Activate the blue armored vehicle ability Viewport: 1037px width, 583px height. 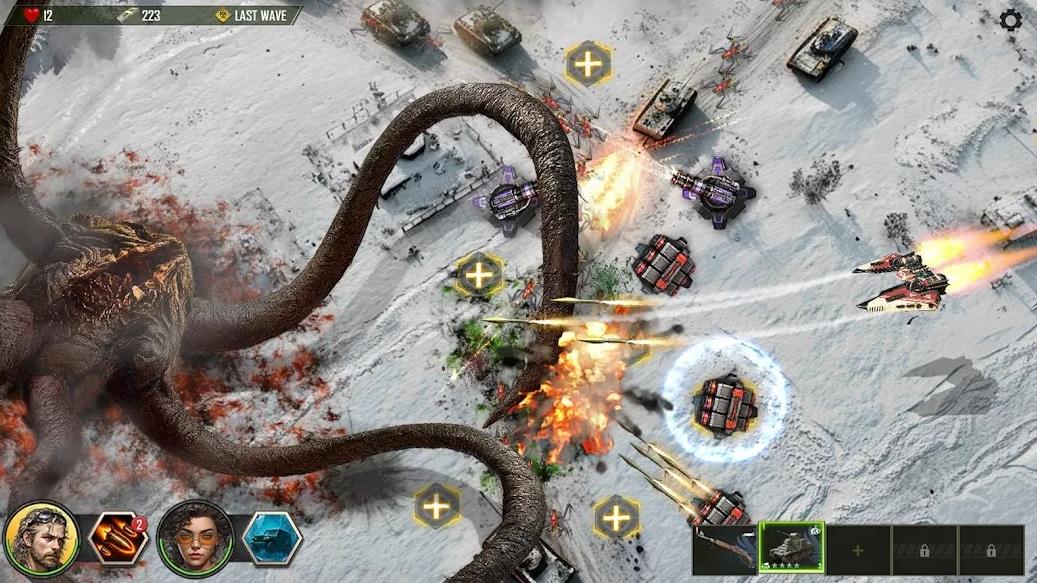(272, 540)
